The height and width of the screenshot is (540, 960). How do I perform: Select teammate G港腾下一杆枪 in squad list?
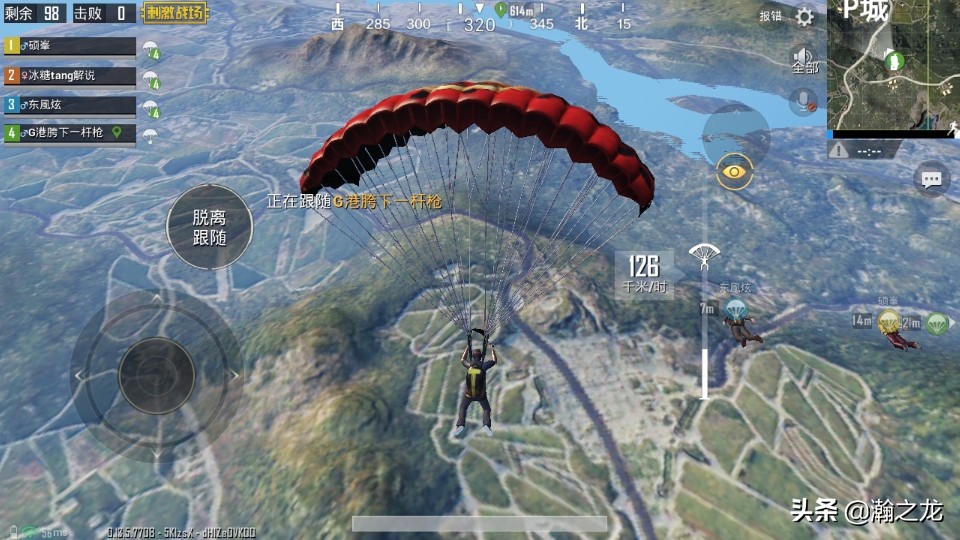coord(70,132)
